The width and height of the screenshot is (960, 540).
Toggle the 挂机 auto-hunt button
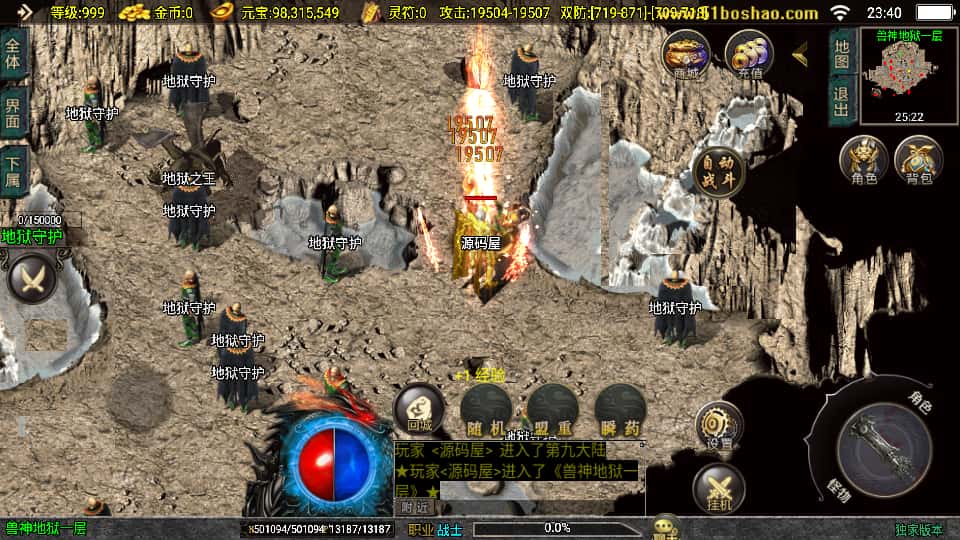coord(719,489)
